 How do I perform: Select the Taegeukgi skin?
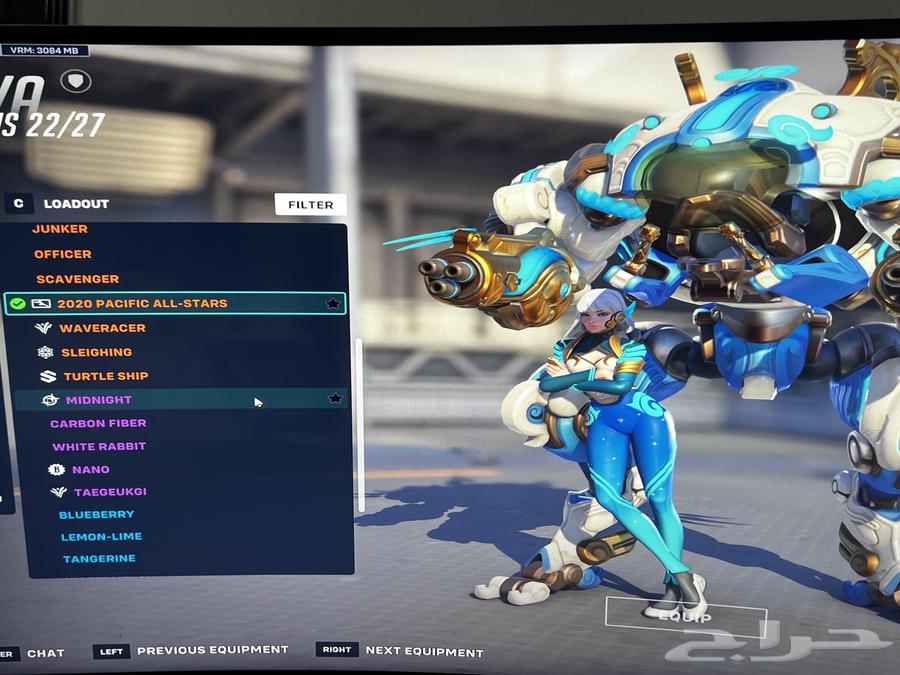point(111,492)
